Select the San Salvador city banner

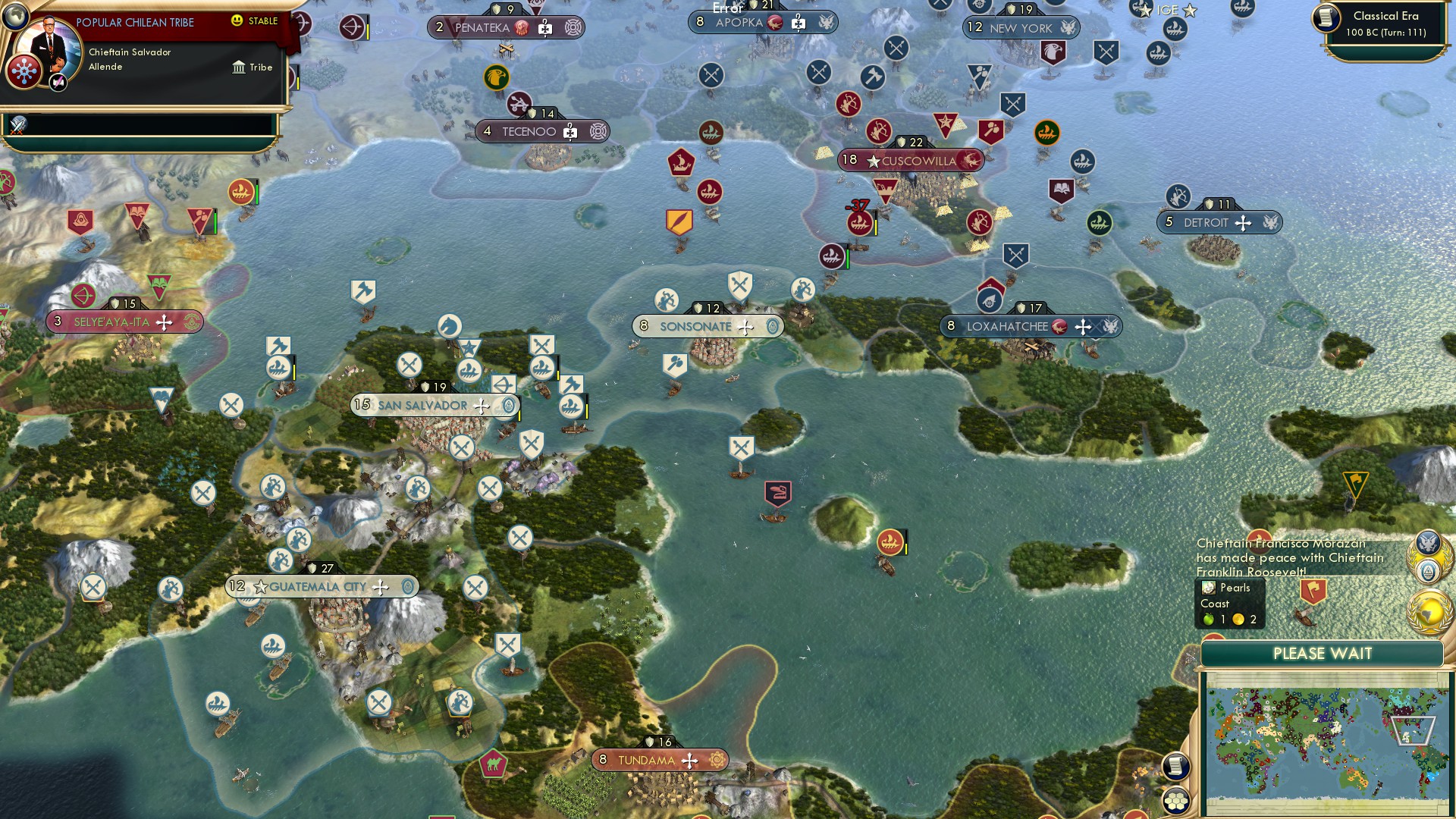[x=433, y=405]
